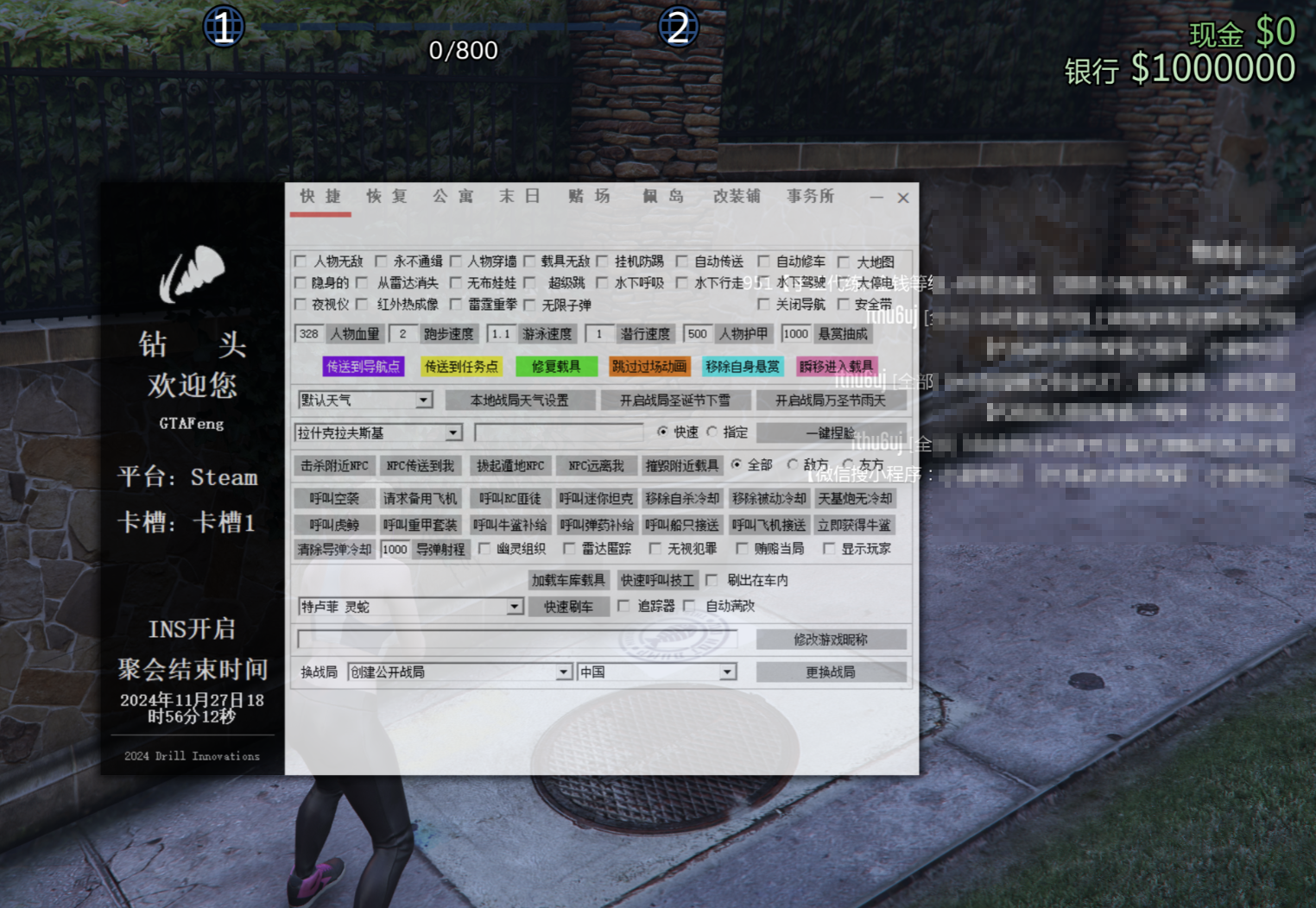Activate the green 修复载具 button
This screenshot has width=1316, height=908.
pos(555,367)
